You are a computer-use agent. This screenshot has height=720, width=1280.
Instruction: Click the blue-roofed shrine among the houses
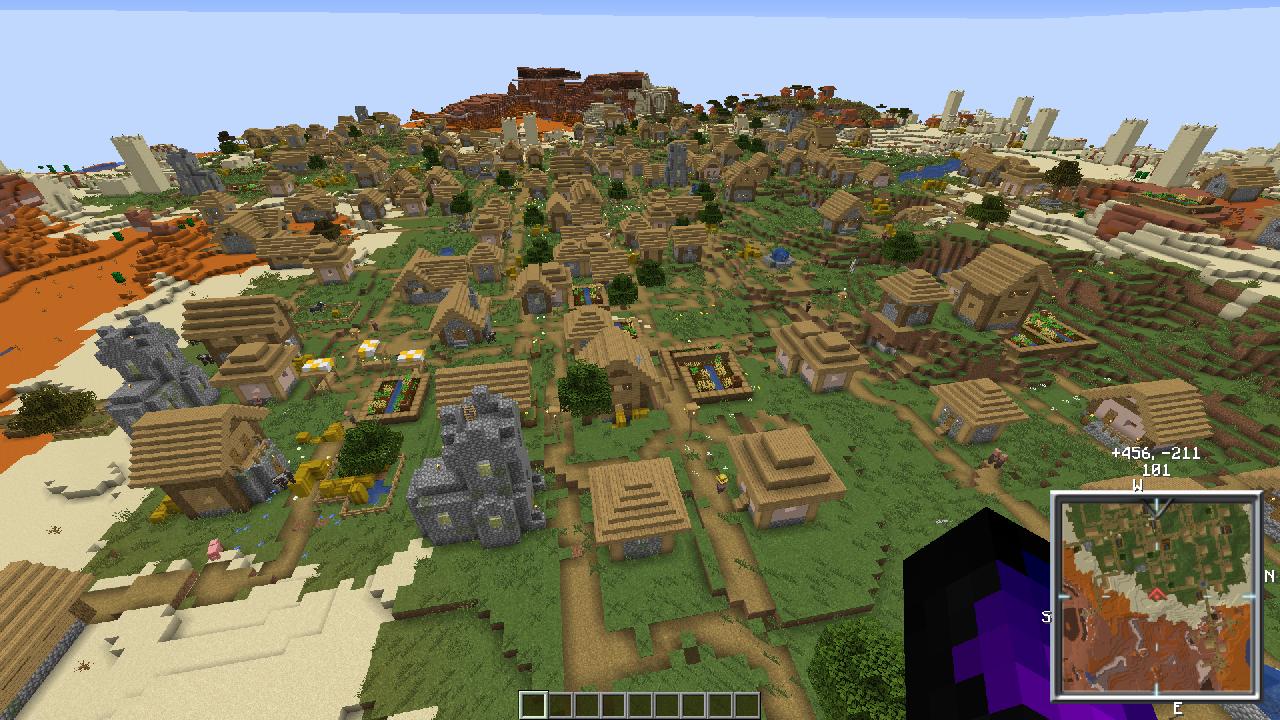tap(781, 258)
